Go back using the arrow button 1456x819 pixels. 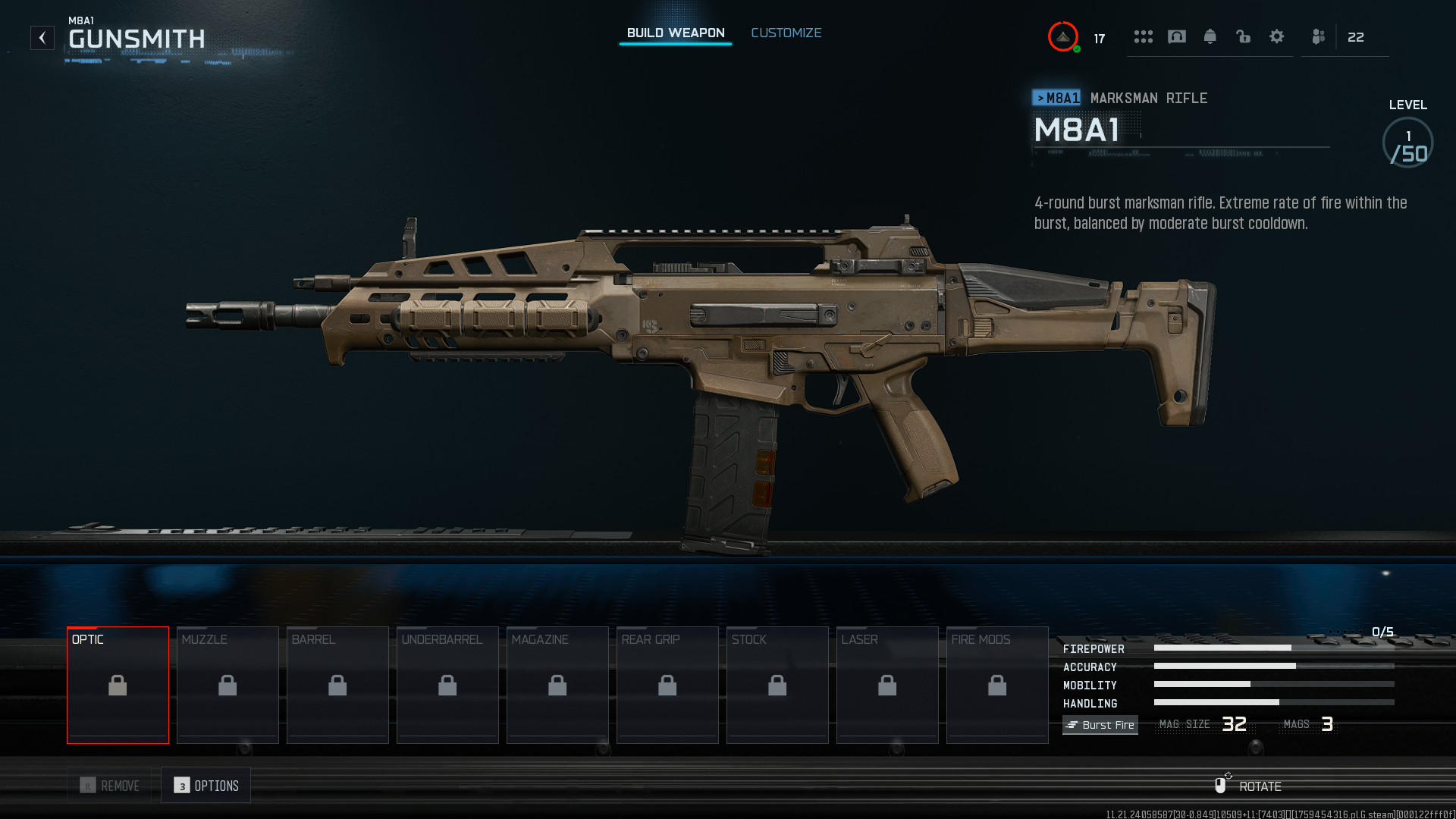pyautogui.click(x=42, y=38)
